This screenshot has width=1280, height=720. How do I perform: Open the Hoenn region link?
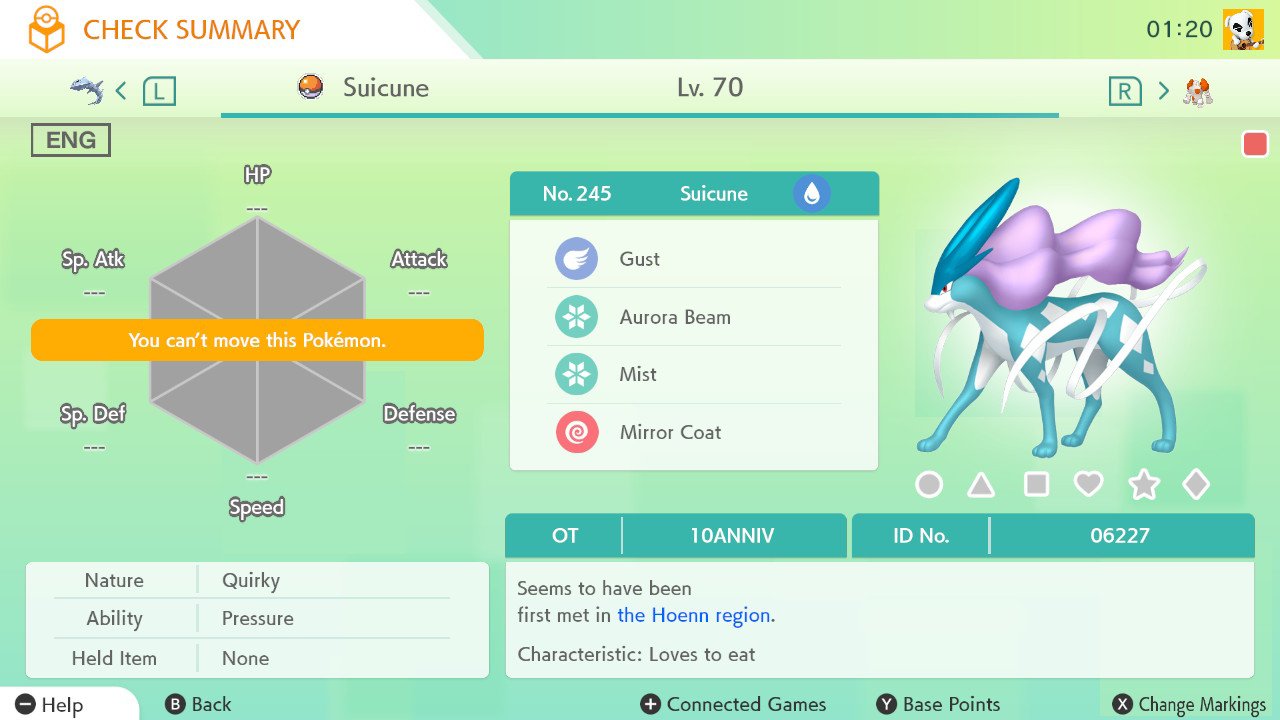(x=694, y=615)
